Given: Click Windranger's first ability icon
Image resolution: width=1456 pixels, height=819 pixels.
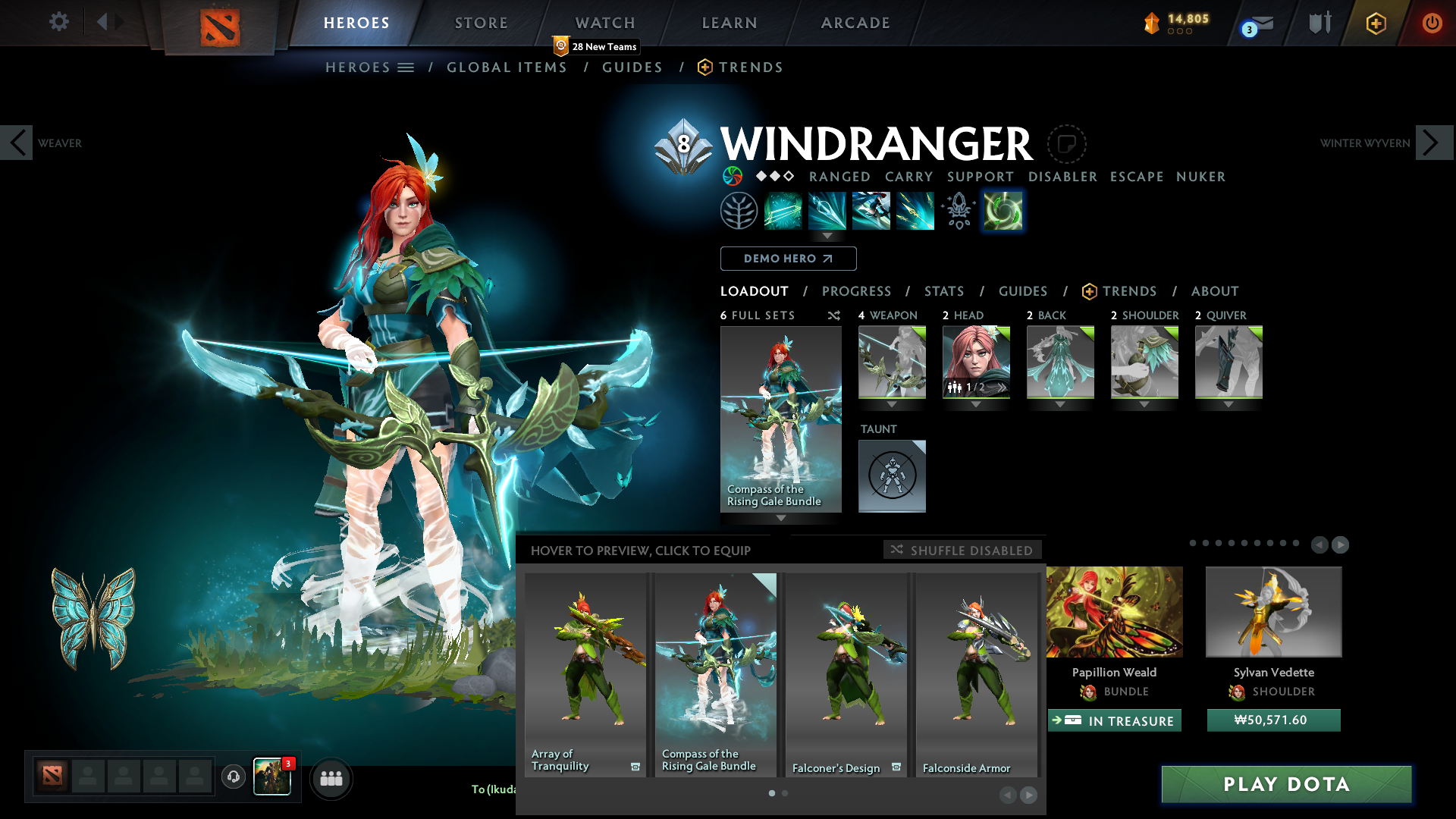Looking at the screenshot, I should [783, 210].
